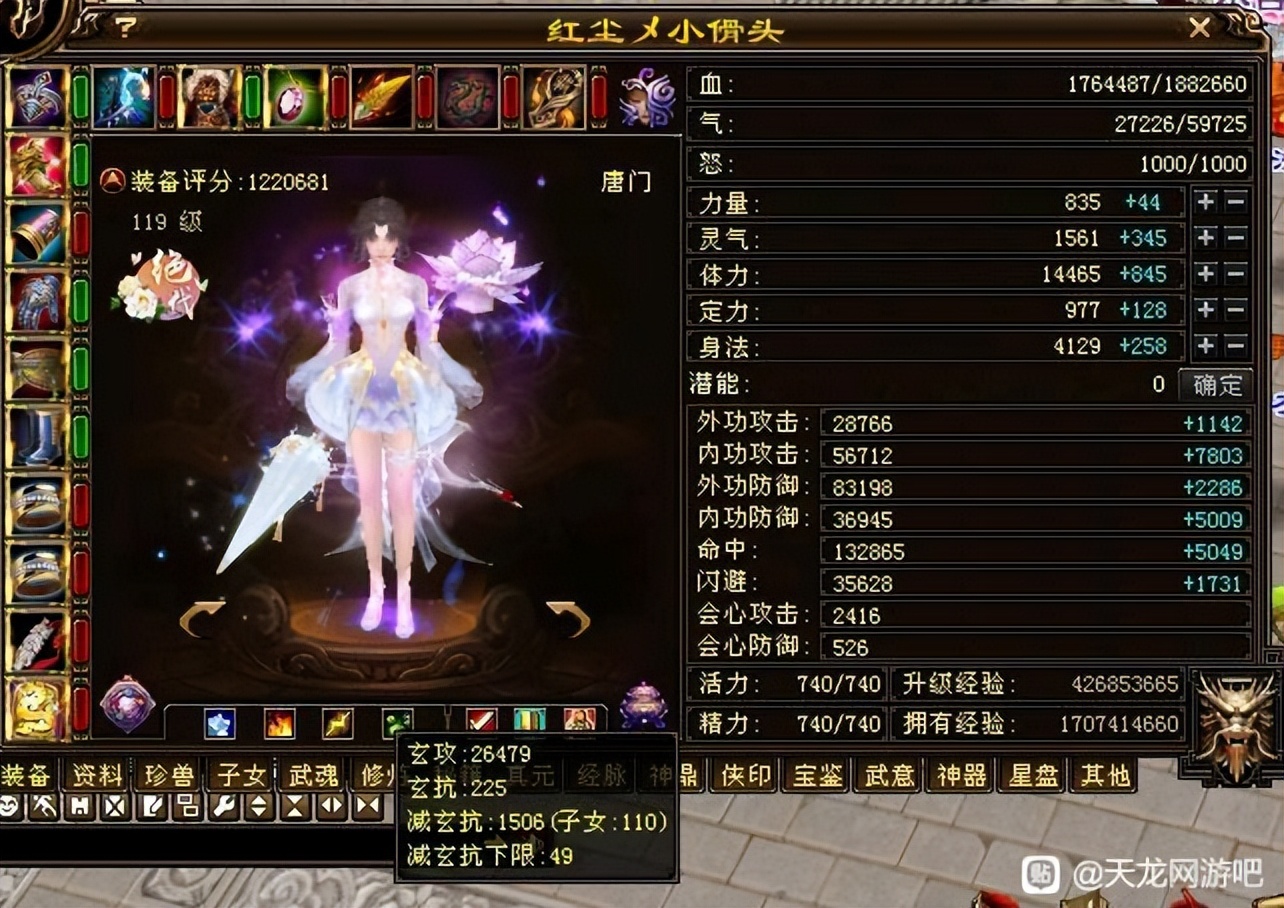Open the 宝鉴 tab
The image size is (1284, 908).
click(x=816, y=774)
